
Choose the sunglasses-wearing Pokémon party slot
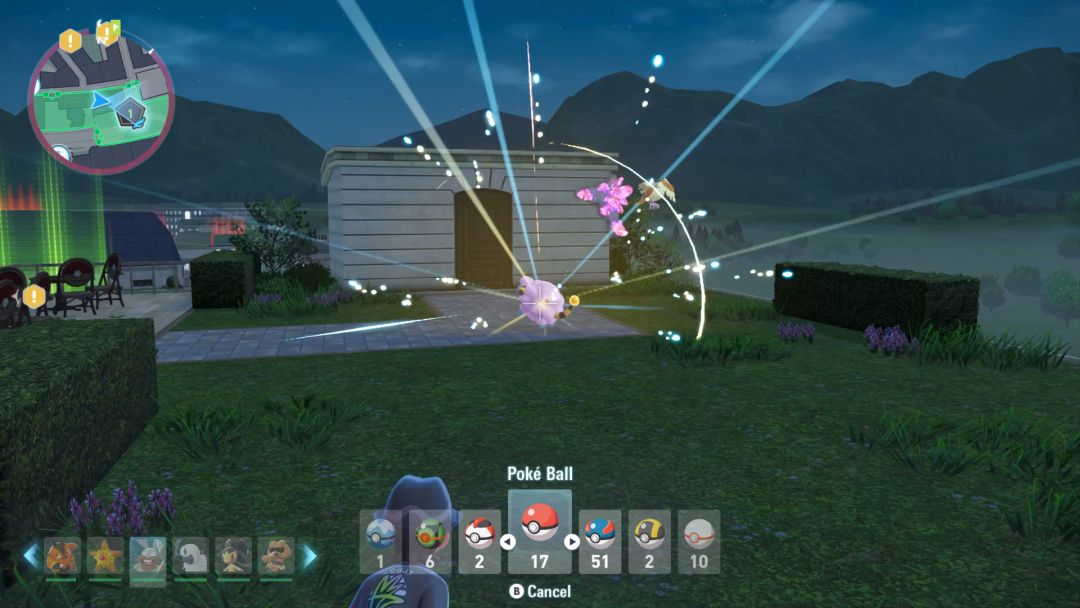(x=277, y=557)
